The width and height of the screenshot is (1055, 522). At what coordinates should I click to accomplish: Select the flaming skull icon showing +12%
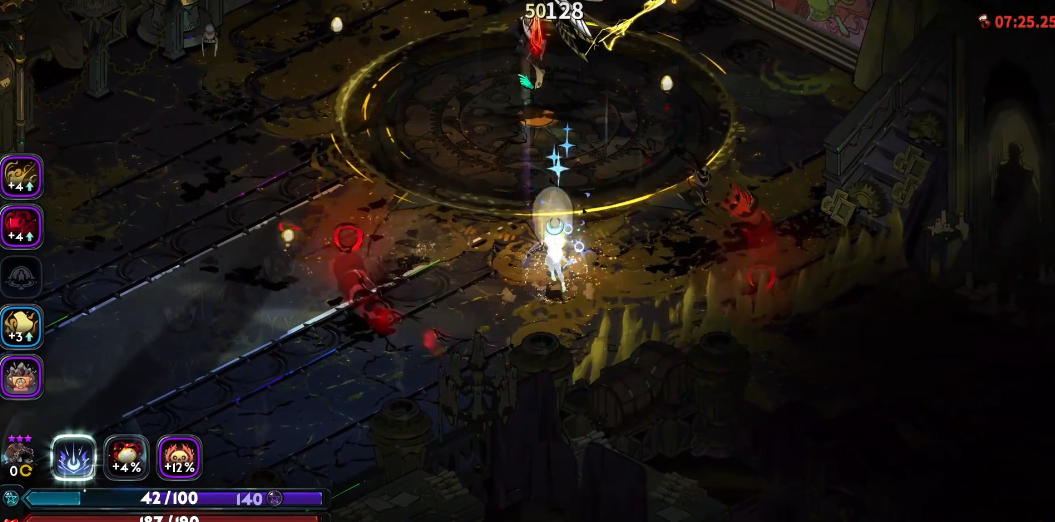(x=180, y=457)
